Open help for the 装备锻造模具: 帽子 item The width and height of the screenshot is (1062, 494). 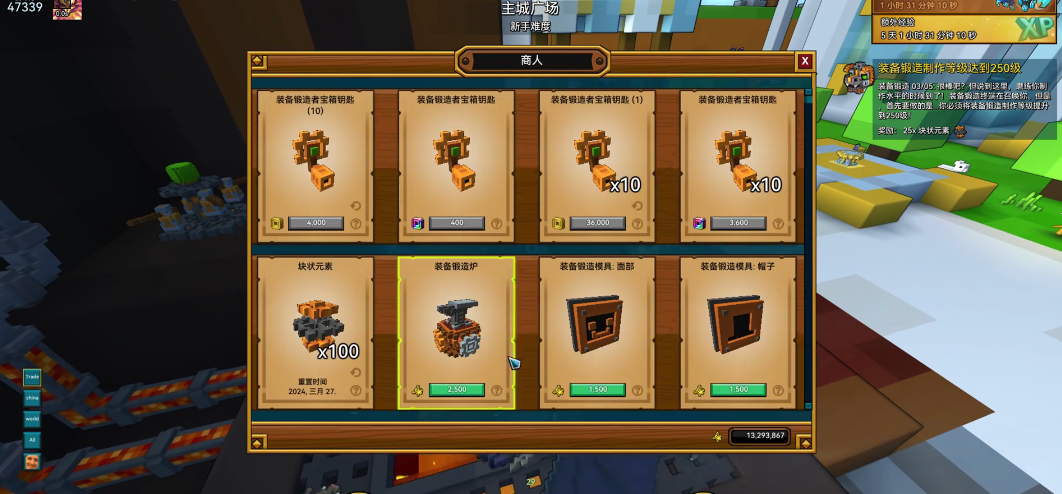click(x=778, y=390)
